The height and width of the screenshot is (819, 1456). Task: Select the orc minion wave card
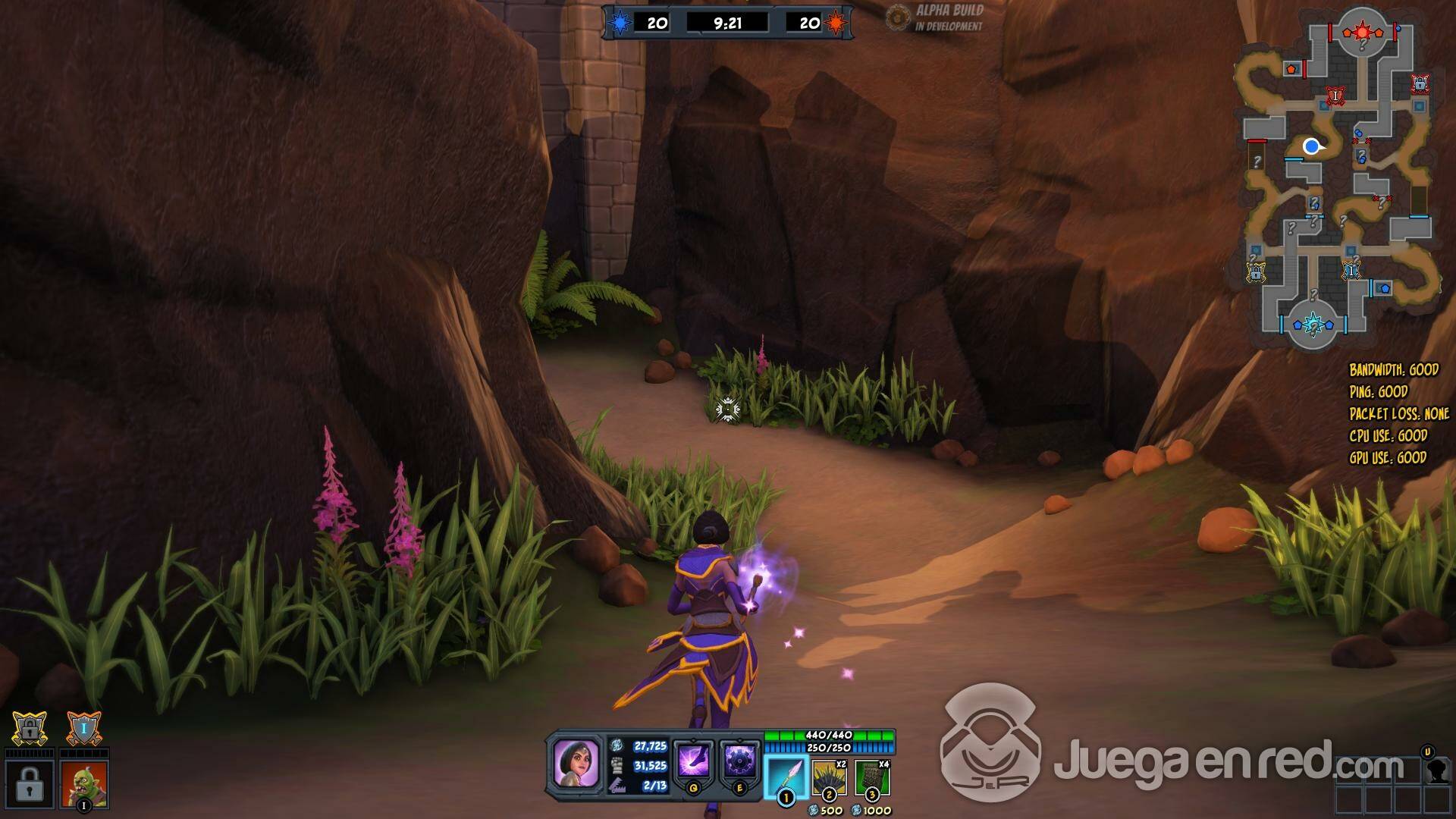[84, 784]
